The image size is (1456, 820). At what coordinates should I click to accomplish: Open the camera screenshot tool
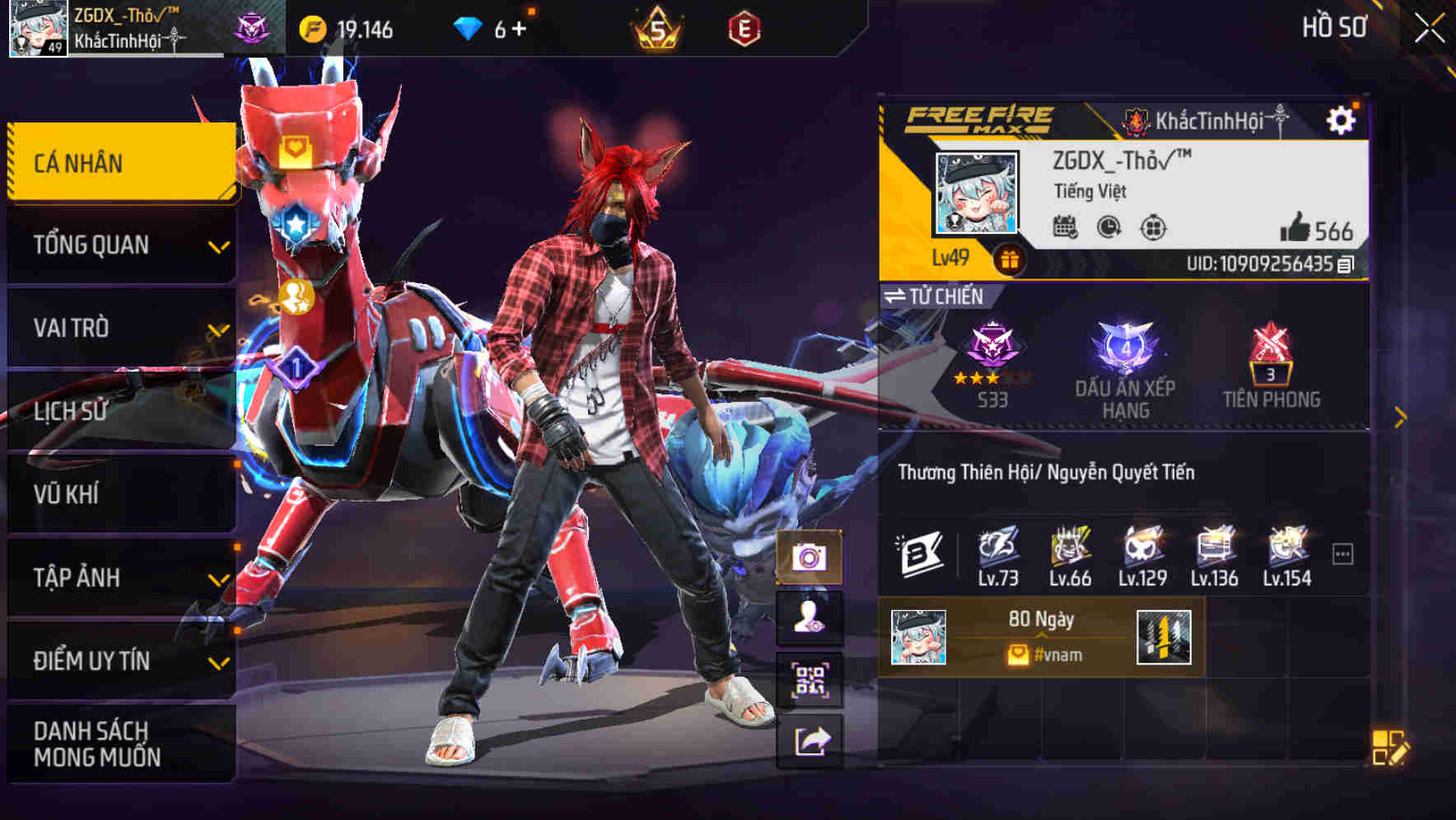811,557
